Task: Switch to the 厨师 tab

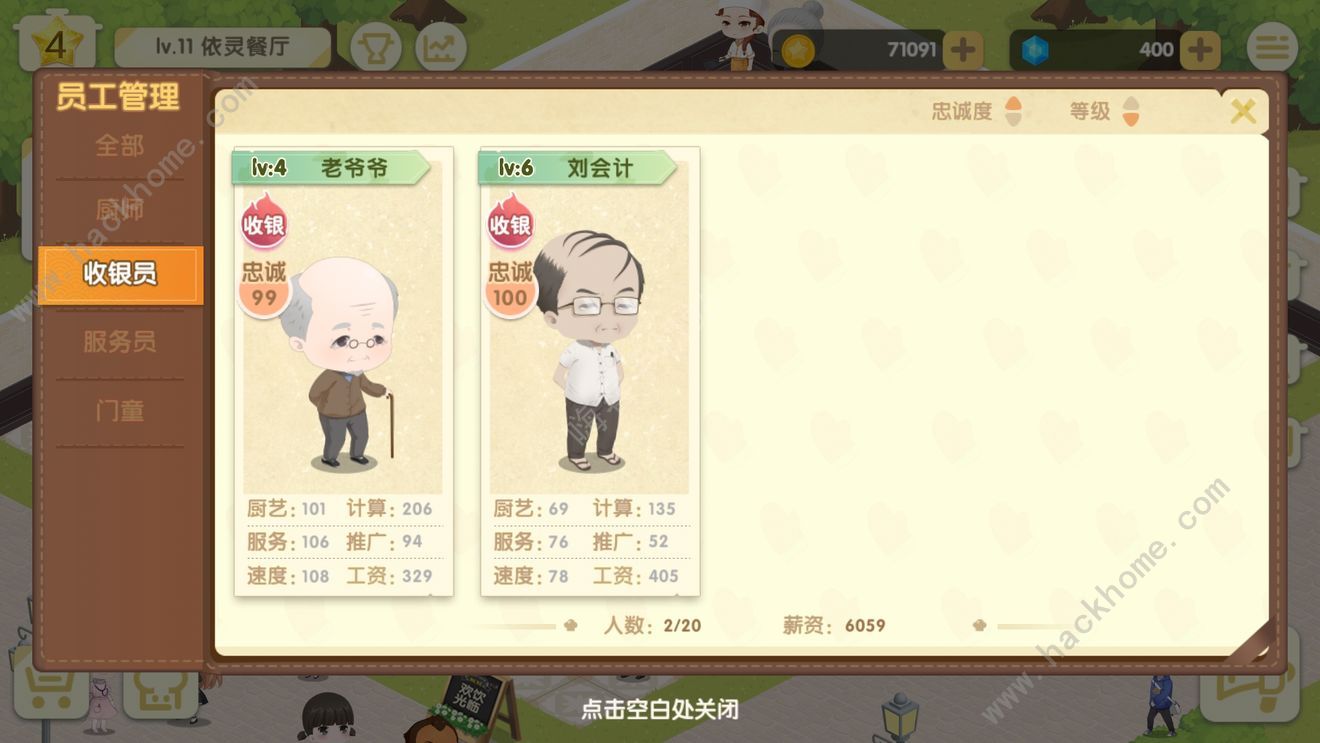Action: point(120,210)
